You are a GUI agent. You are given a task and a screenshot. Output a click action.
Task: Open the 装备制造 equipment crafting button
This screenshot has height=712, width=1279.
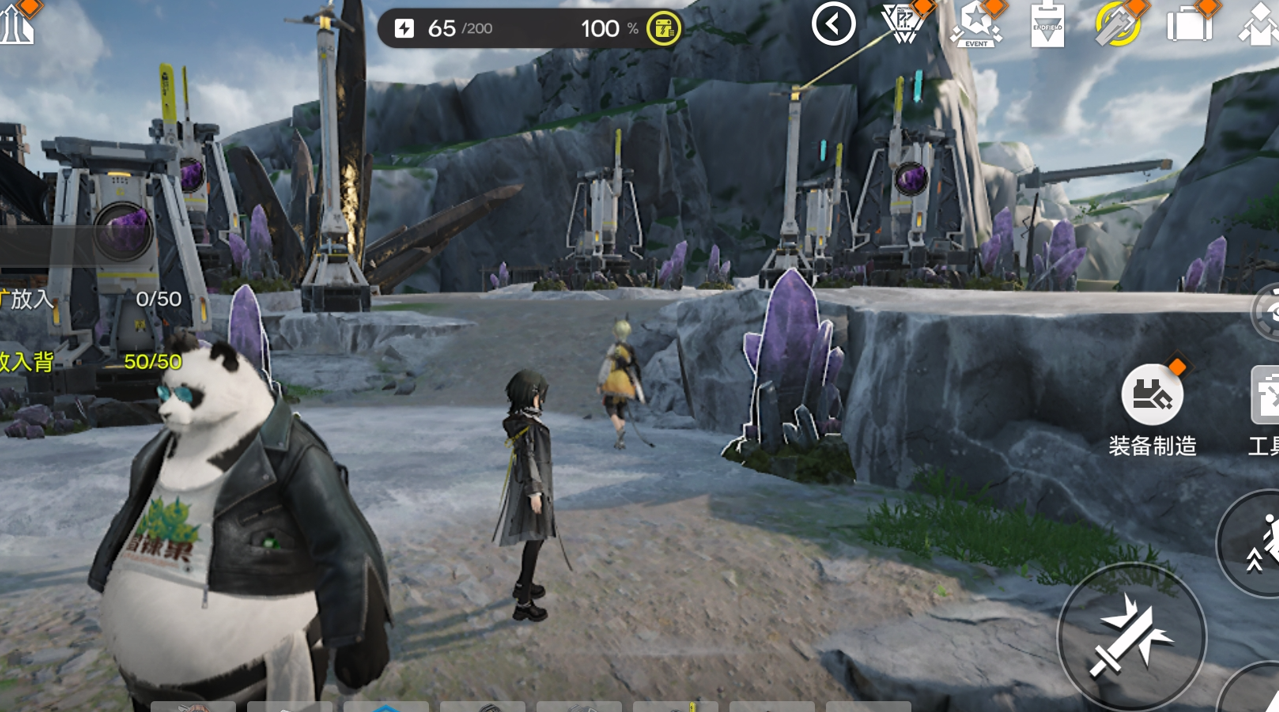(1152, 396)
